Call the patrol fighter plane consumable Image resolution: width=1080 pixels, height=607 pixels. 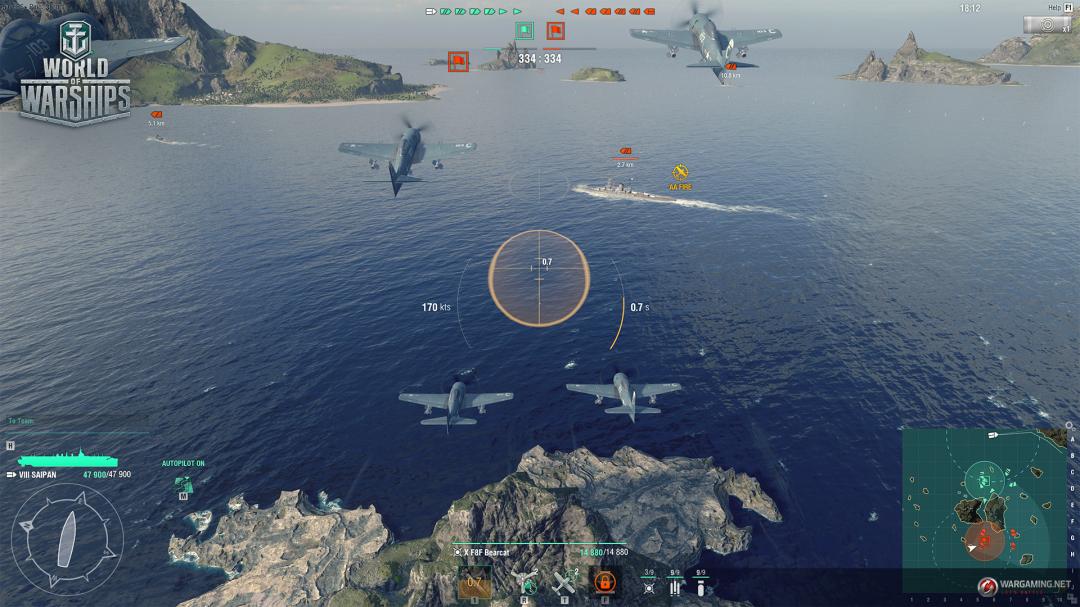click(566, 580)
